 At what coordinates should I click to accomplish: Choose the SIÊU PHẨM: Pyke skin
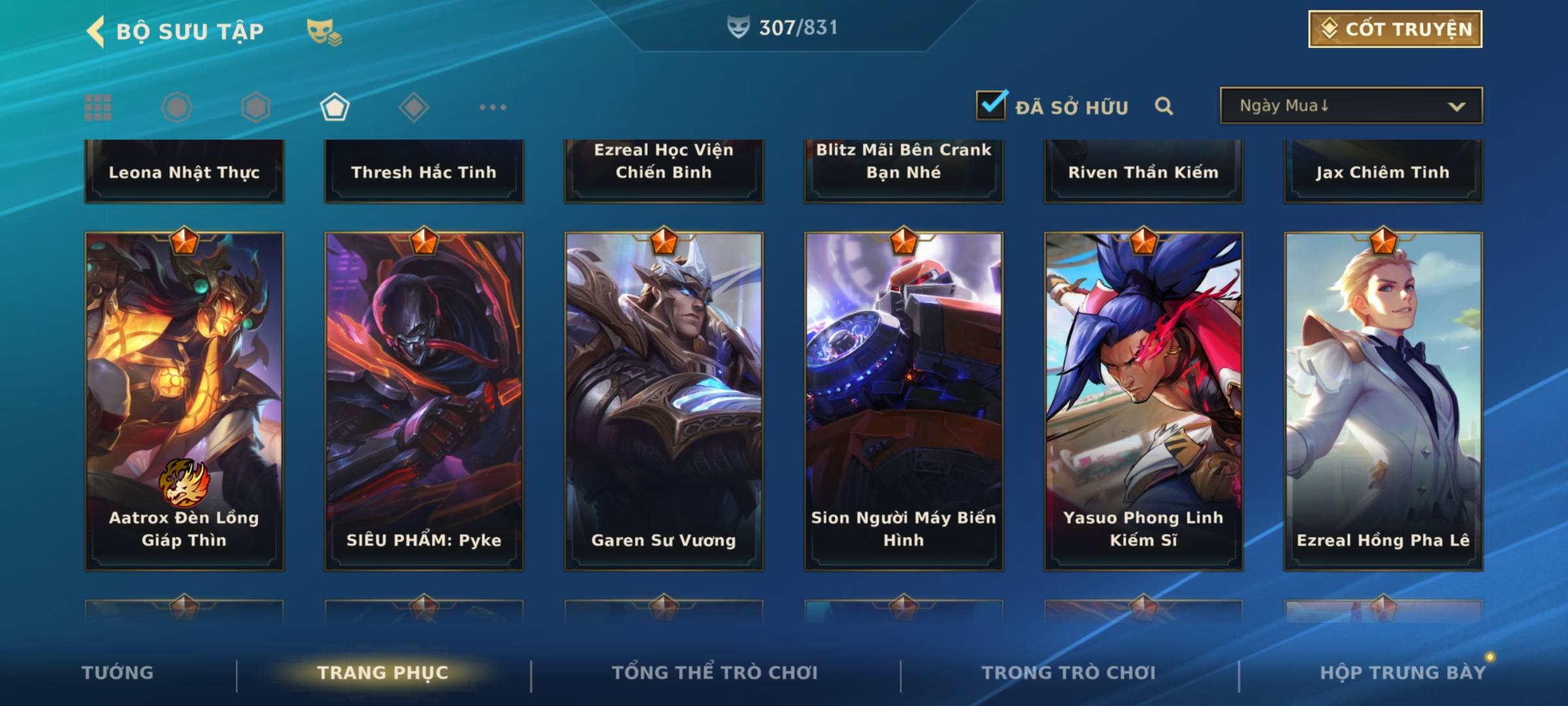pos(424,401)
